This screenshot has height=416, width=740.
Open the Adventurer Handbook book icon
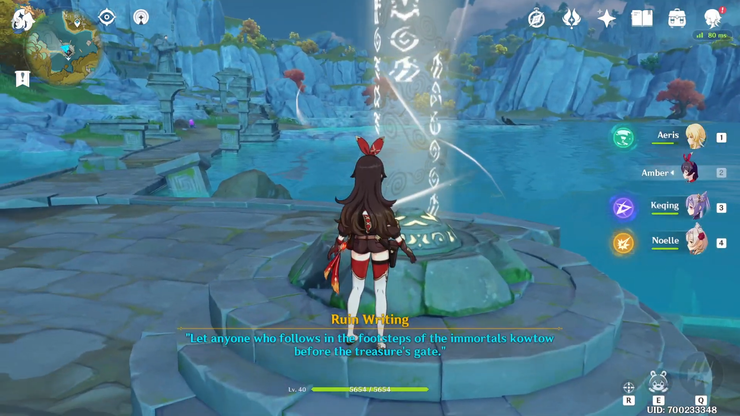tap(642, 18)
